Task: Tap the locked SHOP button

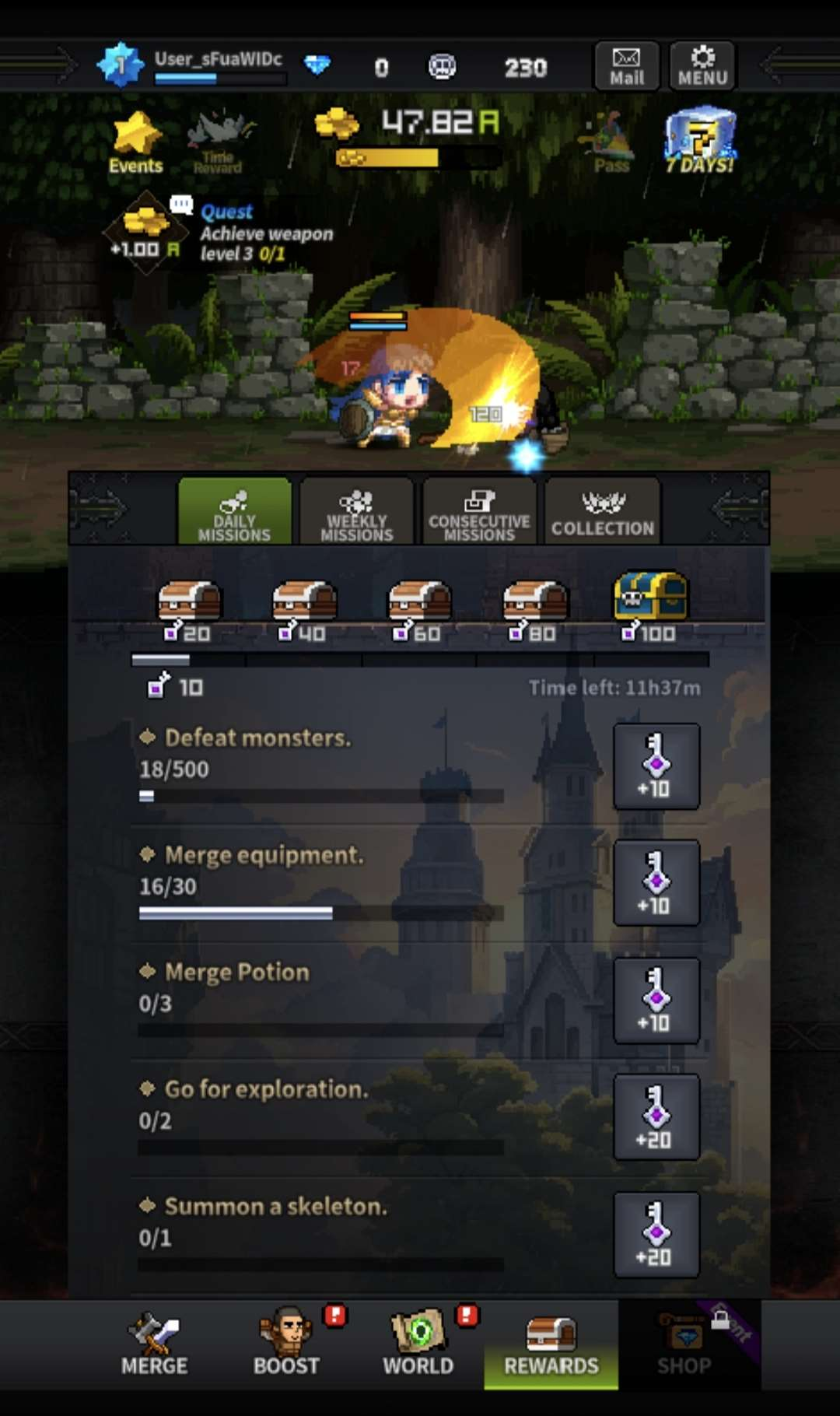Action: (x=684, y=1344)
